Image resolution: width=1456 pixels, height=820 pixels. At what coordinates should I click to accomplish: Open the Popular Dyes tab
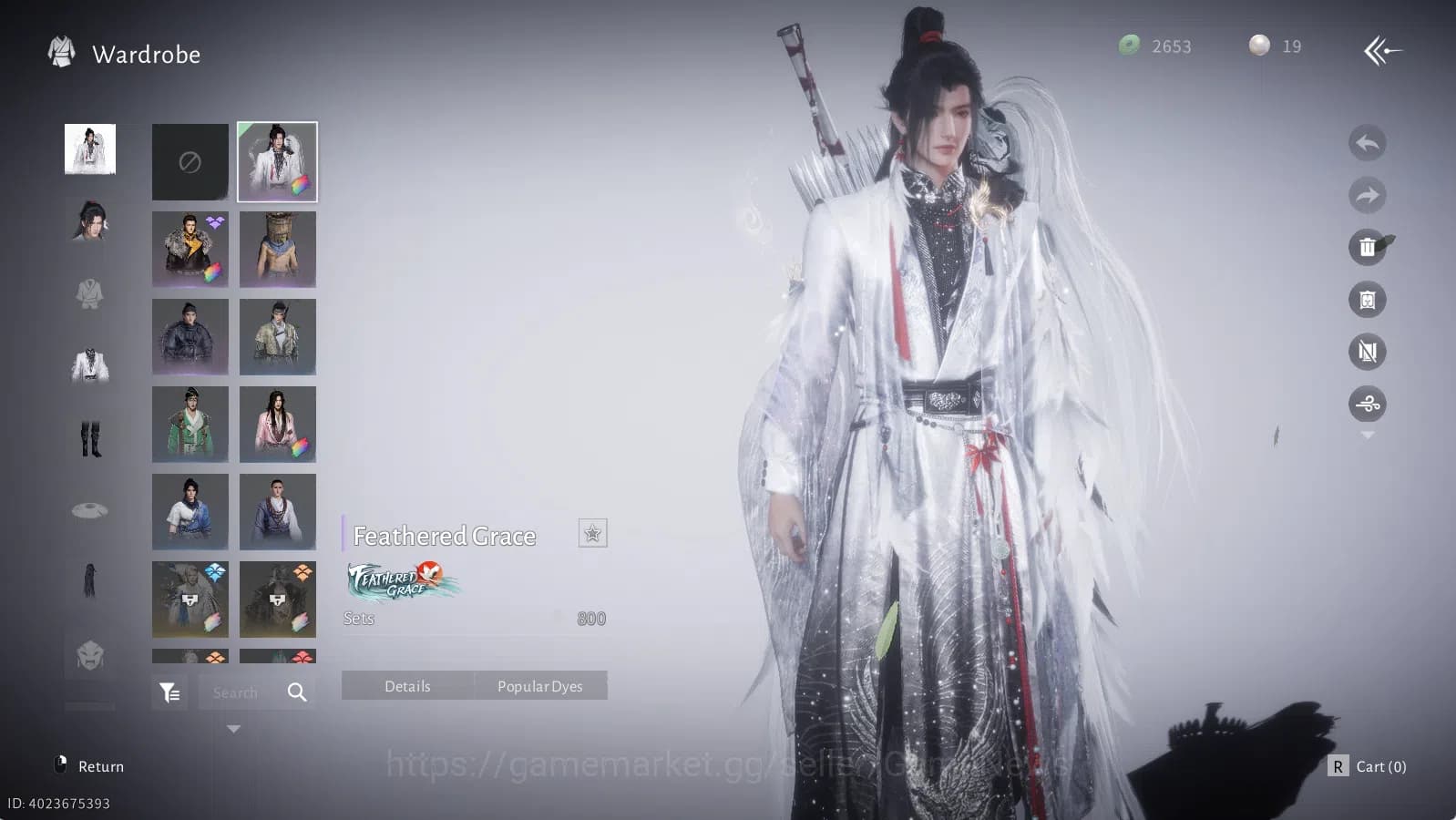point(540,685)
